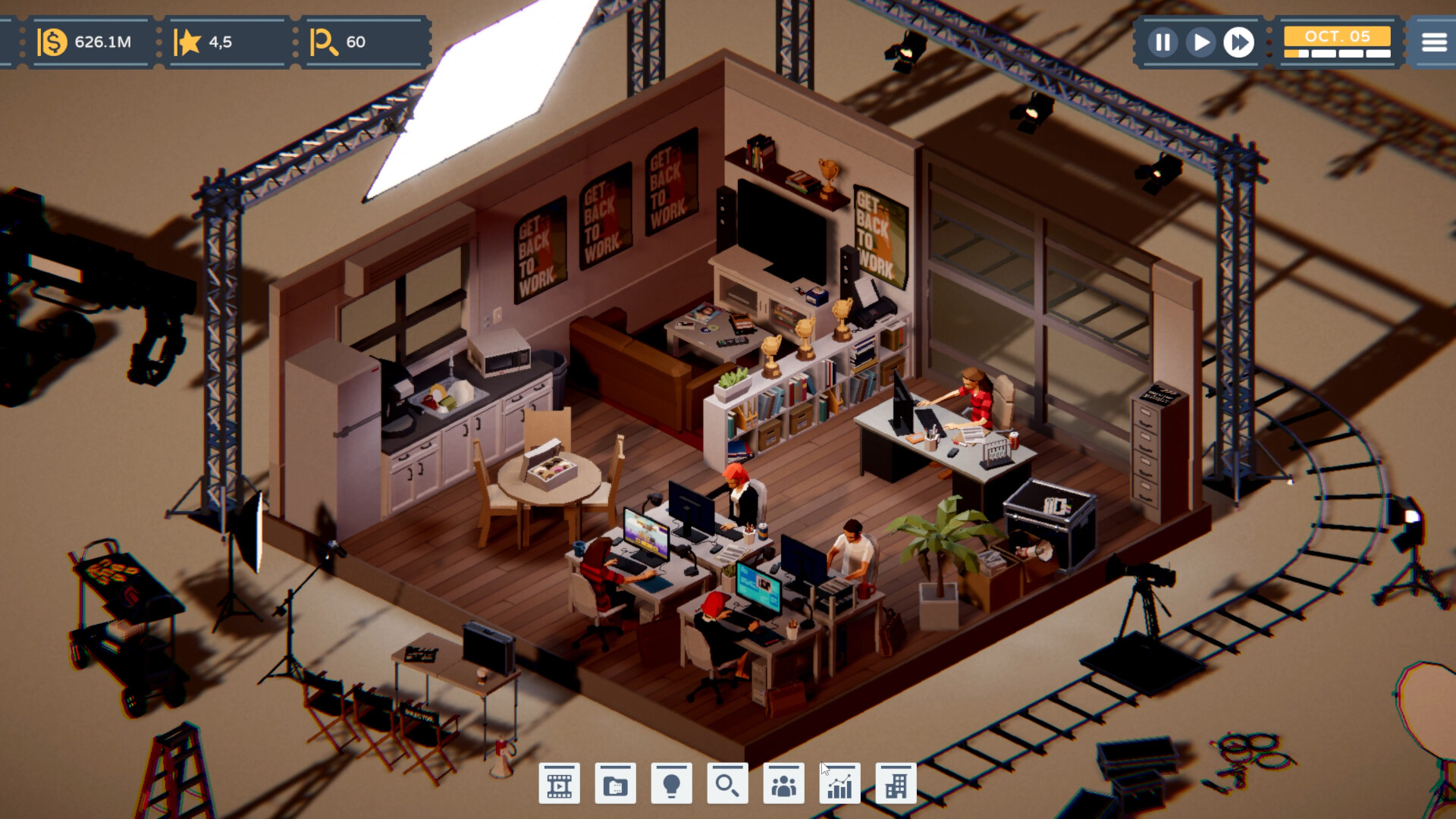Enable fast-forward game speed

pyautogui.click(x=1239, y=43)
